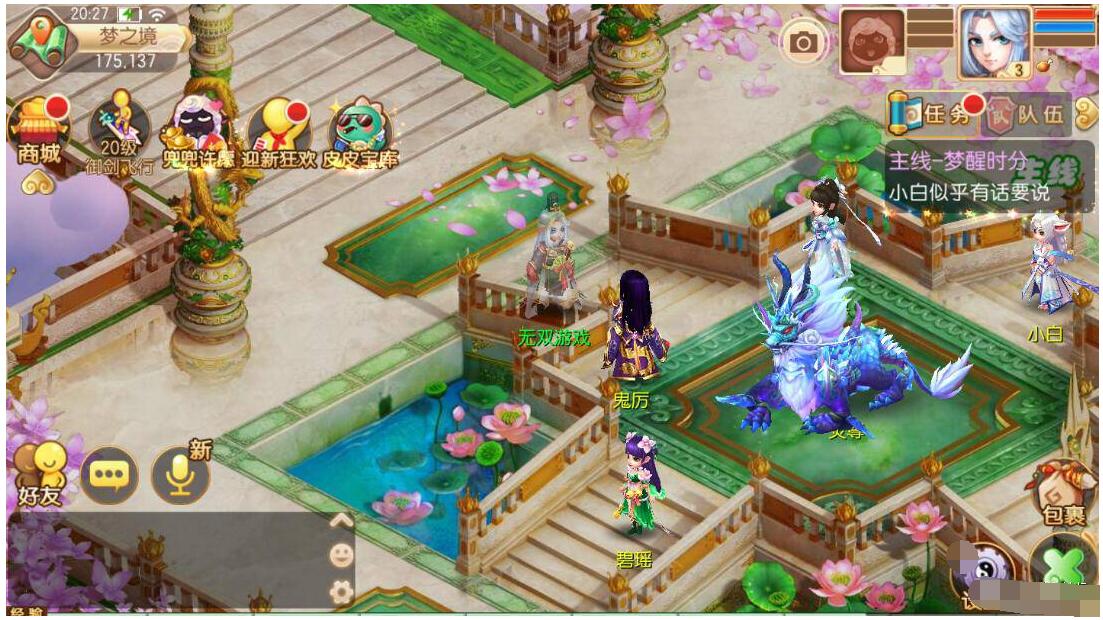Follow the 主线-梦醒时分 quest tracker
Image resolution: width=1103 pixels, height=620 pixels.
click(x=986, y=176)
